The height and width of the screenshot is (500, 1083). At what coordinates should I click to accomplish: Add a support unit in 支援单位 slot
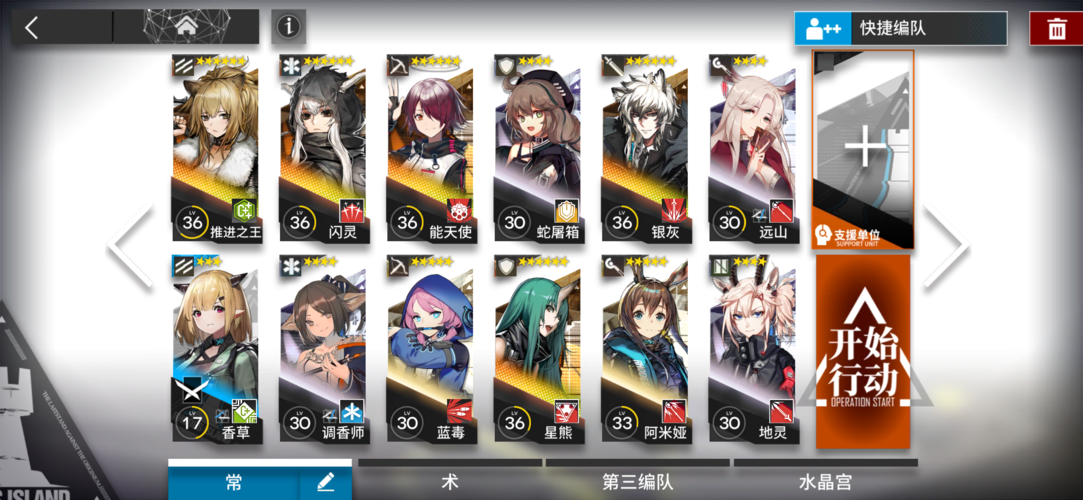point(863,150)
